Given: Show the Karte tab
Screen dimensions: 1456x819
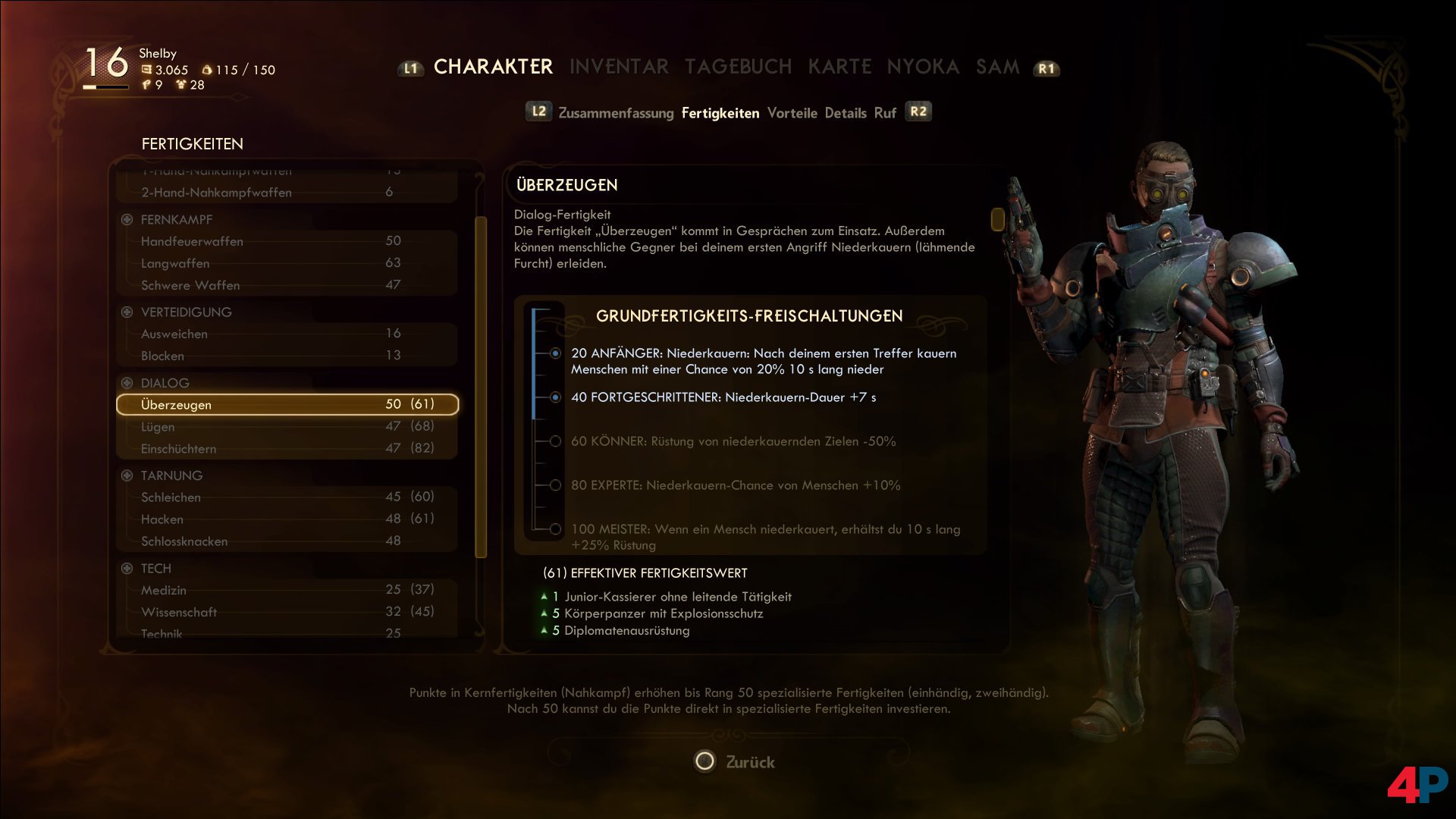Looking at the screenshot, I should click(x=839, y=67).
